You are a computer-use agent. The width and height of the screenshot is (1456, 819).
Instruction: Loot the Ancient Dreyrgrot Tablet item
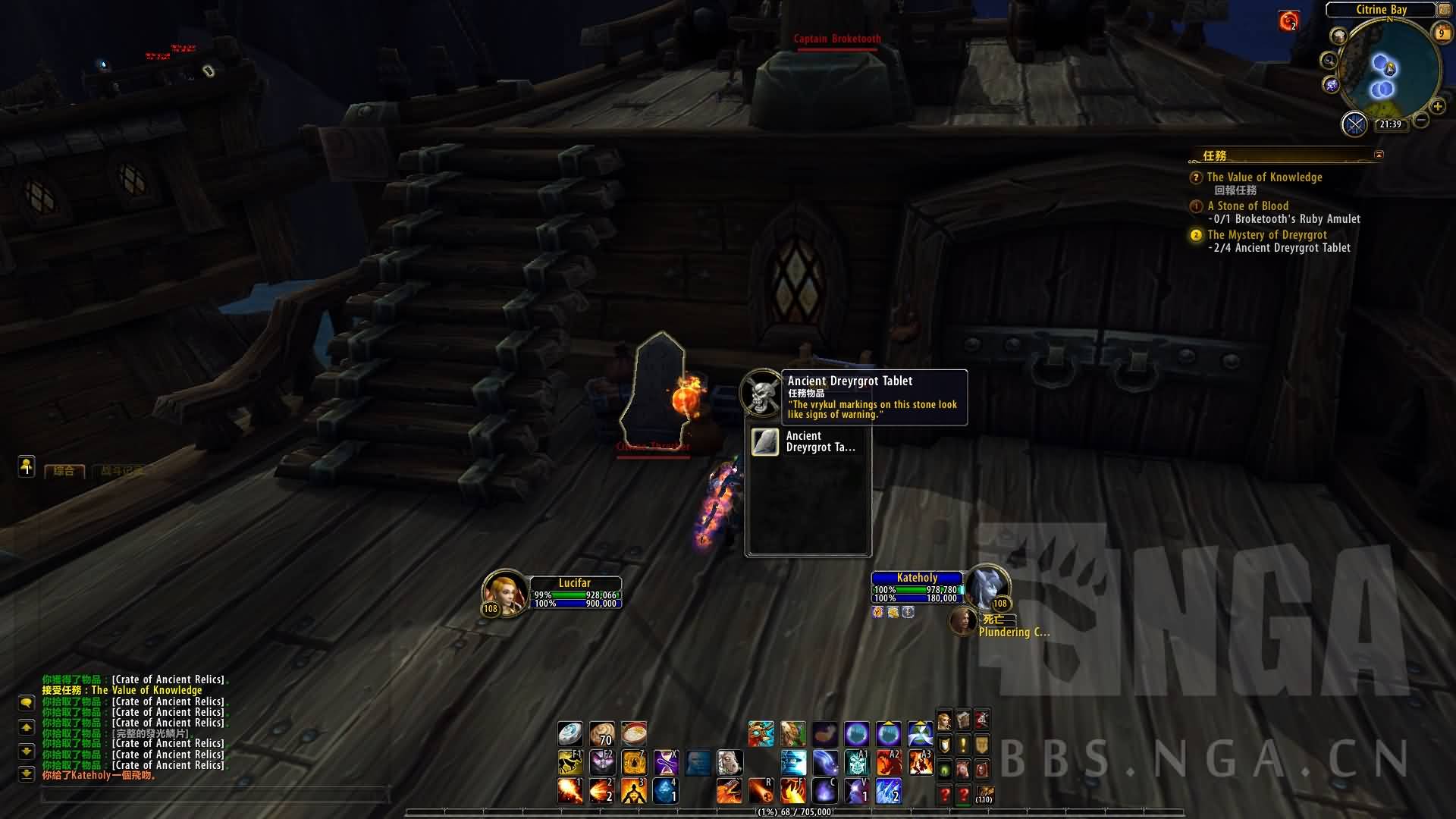click(x=765, y=442)
